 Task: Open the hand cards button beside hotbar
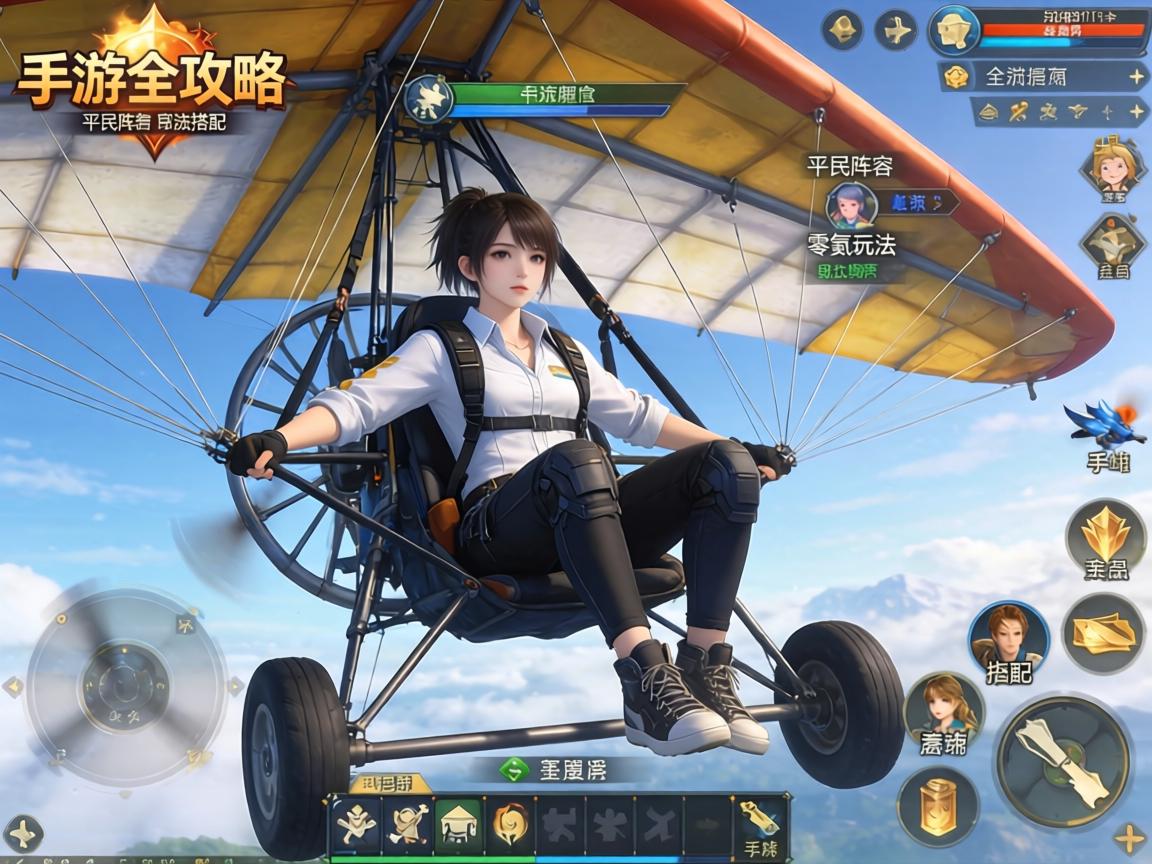point(762,826)
